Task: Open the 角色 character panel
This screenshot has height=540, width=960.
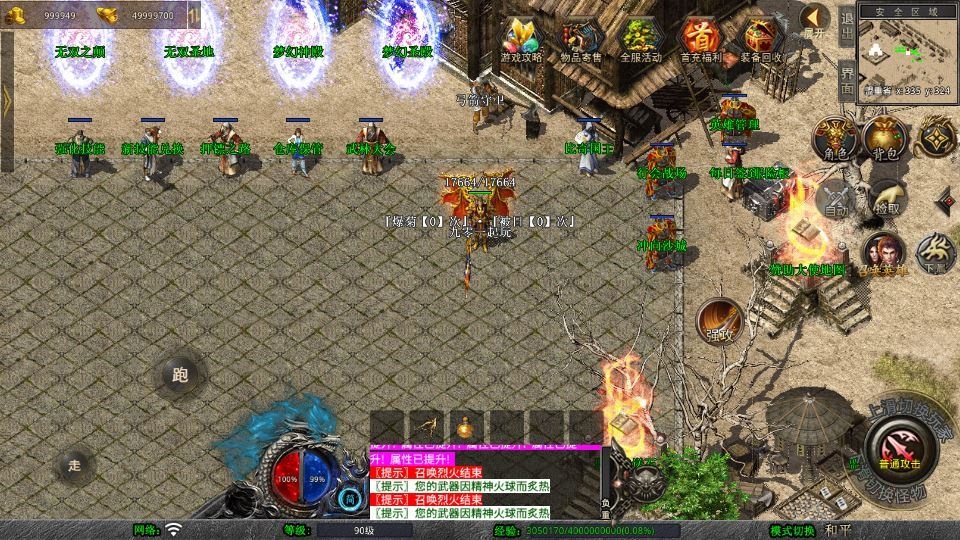Action: [x=833, y=138]
